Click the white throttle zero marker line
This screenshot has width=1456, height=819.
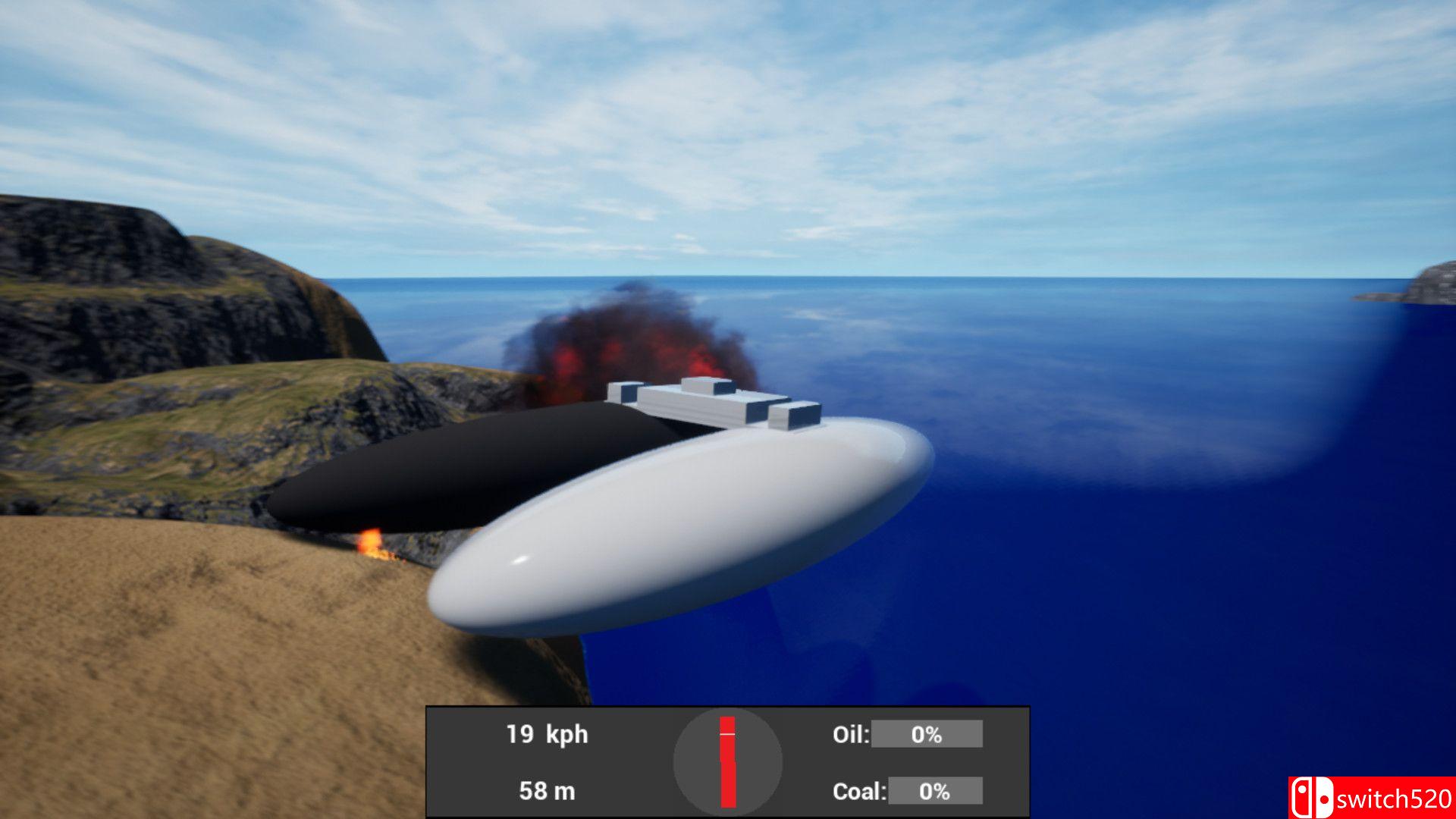(x=726, y=733)
